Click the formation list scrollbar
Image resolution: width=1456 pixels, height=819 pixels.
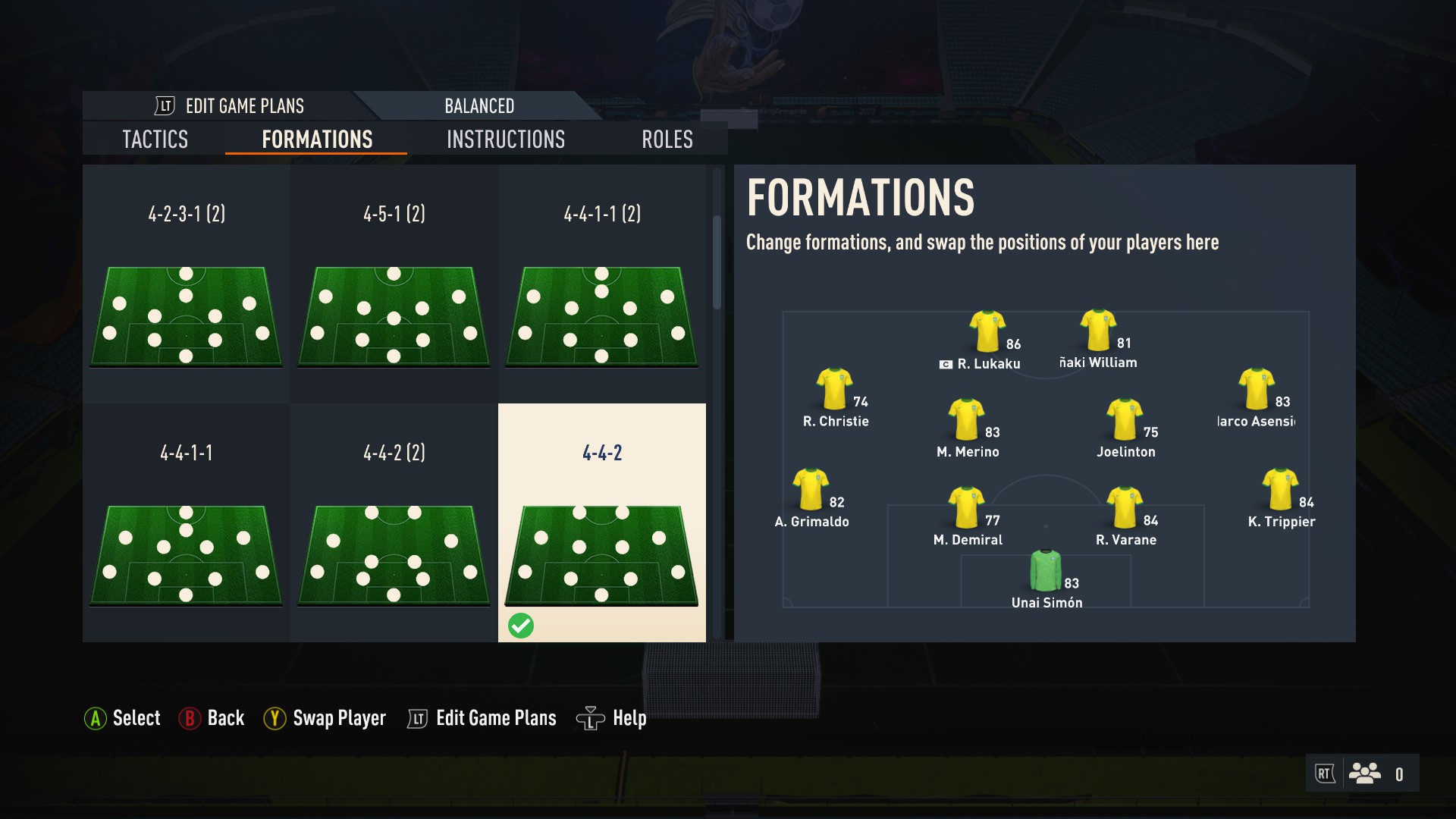(x=717, y=262)
